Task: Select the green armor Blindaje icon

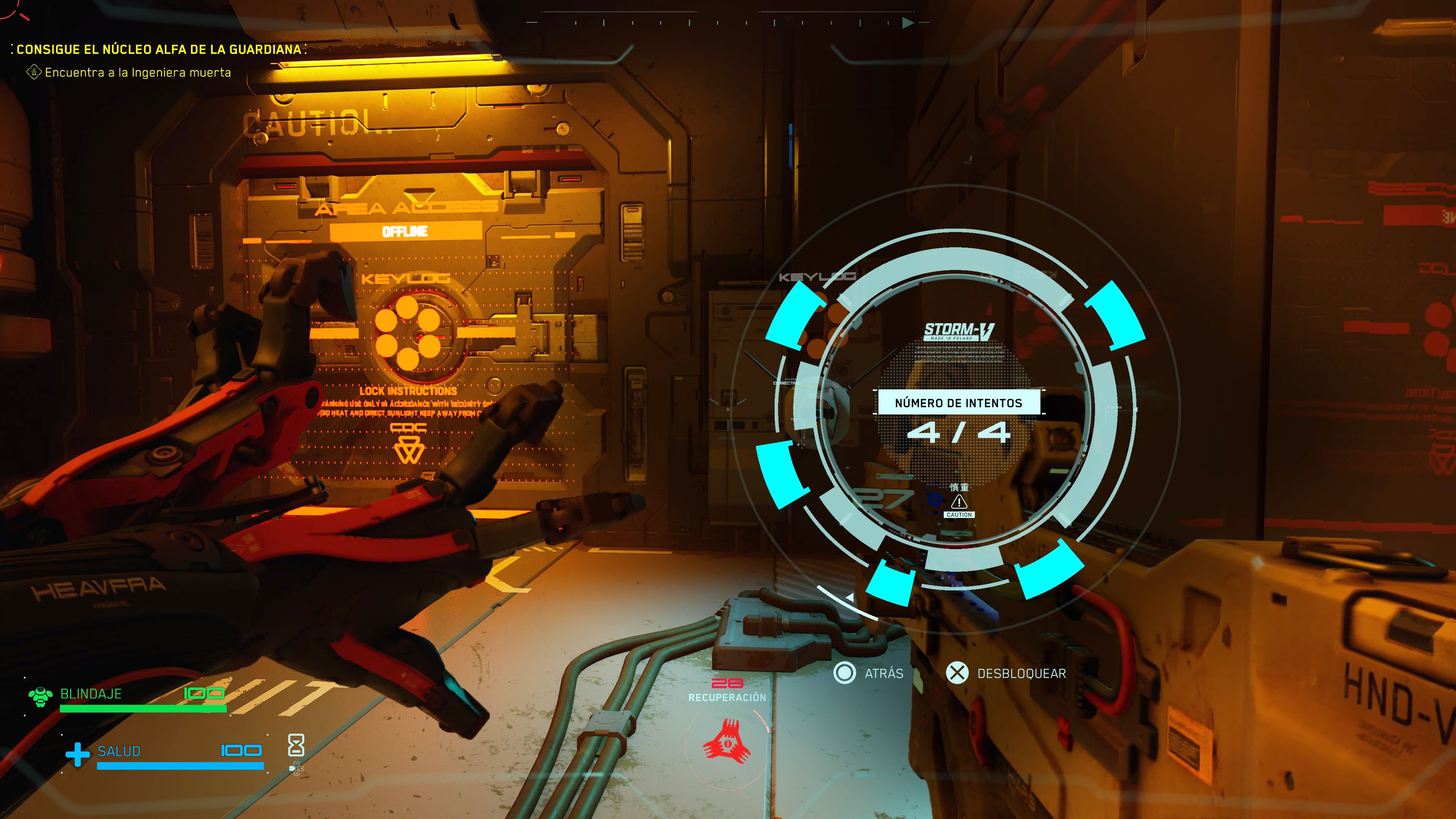Action: click(x=41, y=697)
